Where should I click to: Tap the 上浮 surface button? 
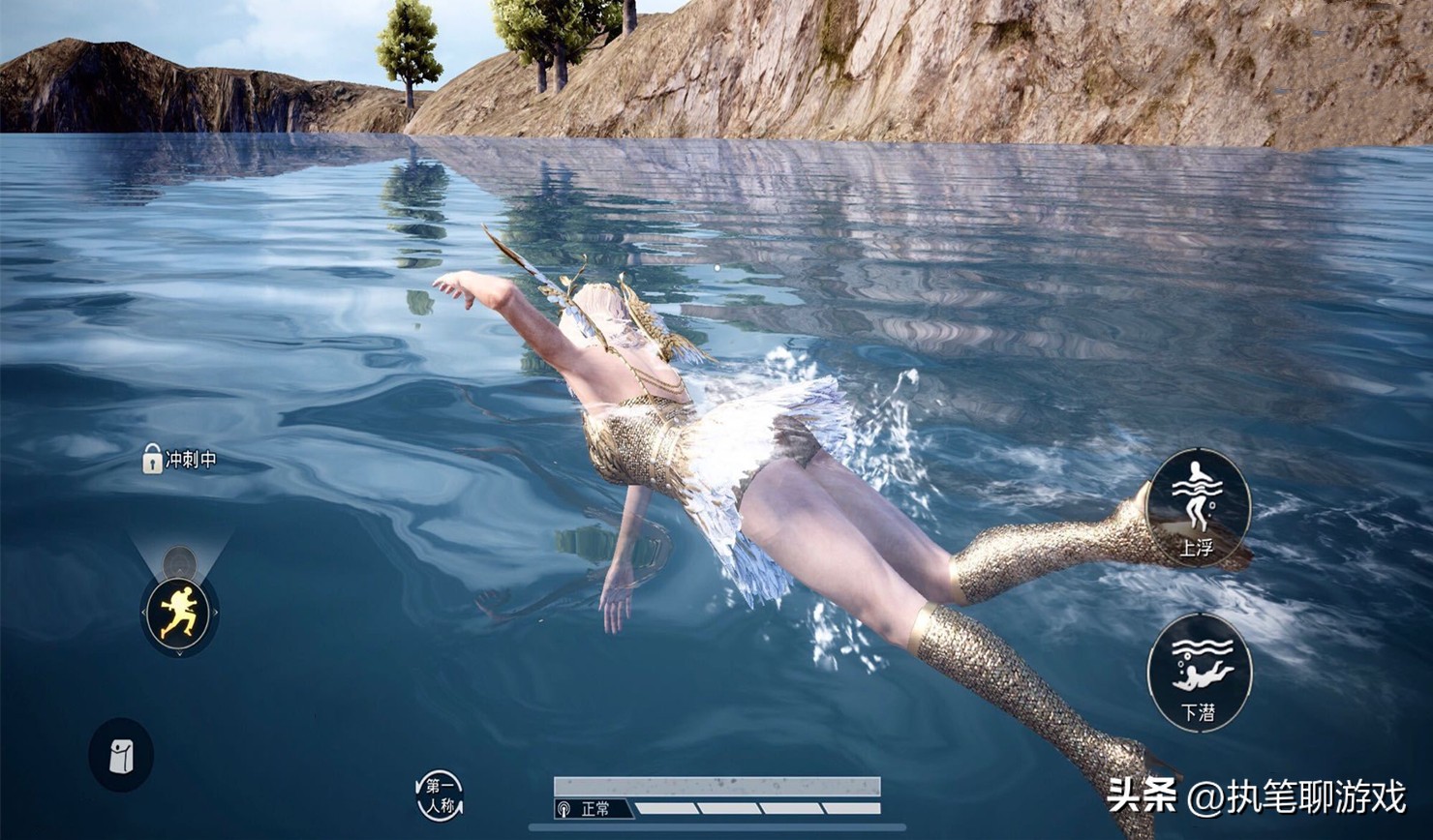point(1198,506)
